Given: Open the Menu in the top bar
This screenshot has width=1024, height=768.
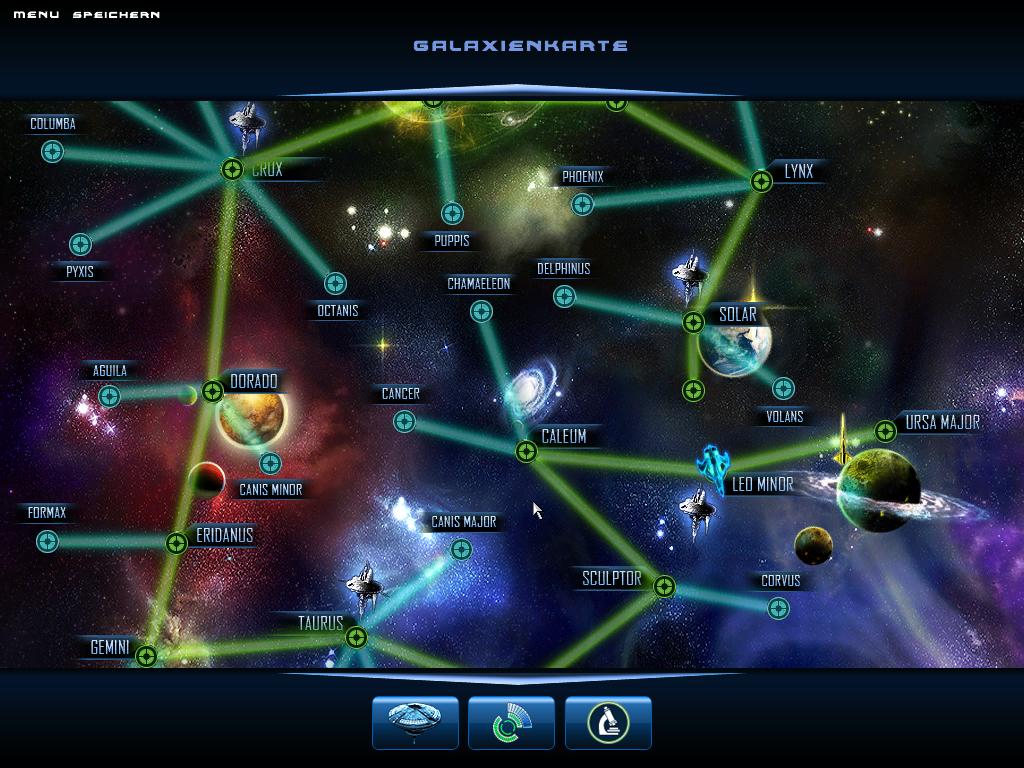Looking at the screenshot, I should click(36, 15).
